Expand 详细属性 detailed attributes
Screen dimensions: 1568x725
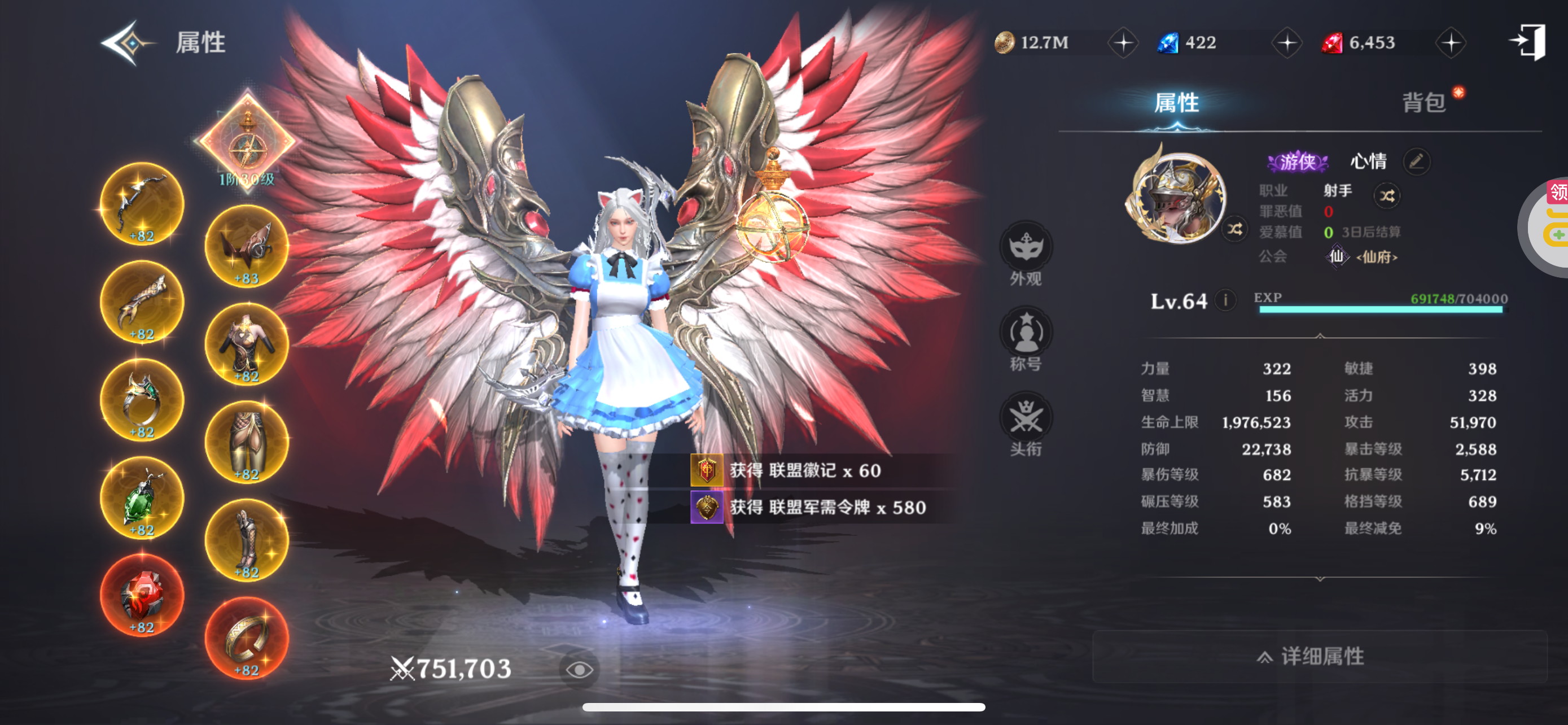tap(1319, 656)
